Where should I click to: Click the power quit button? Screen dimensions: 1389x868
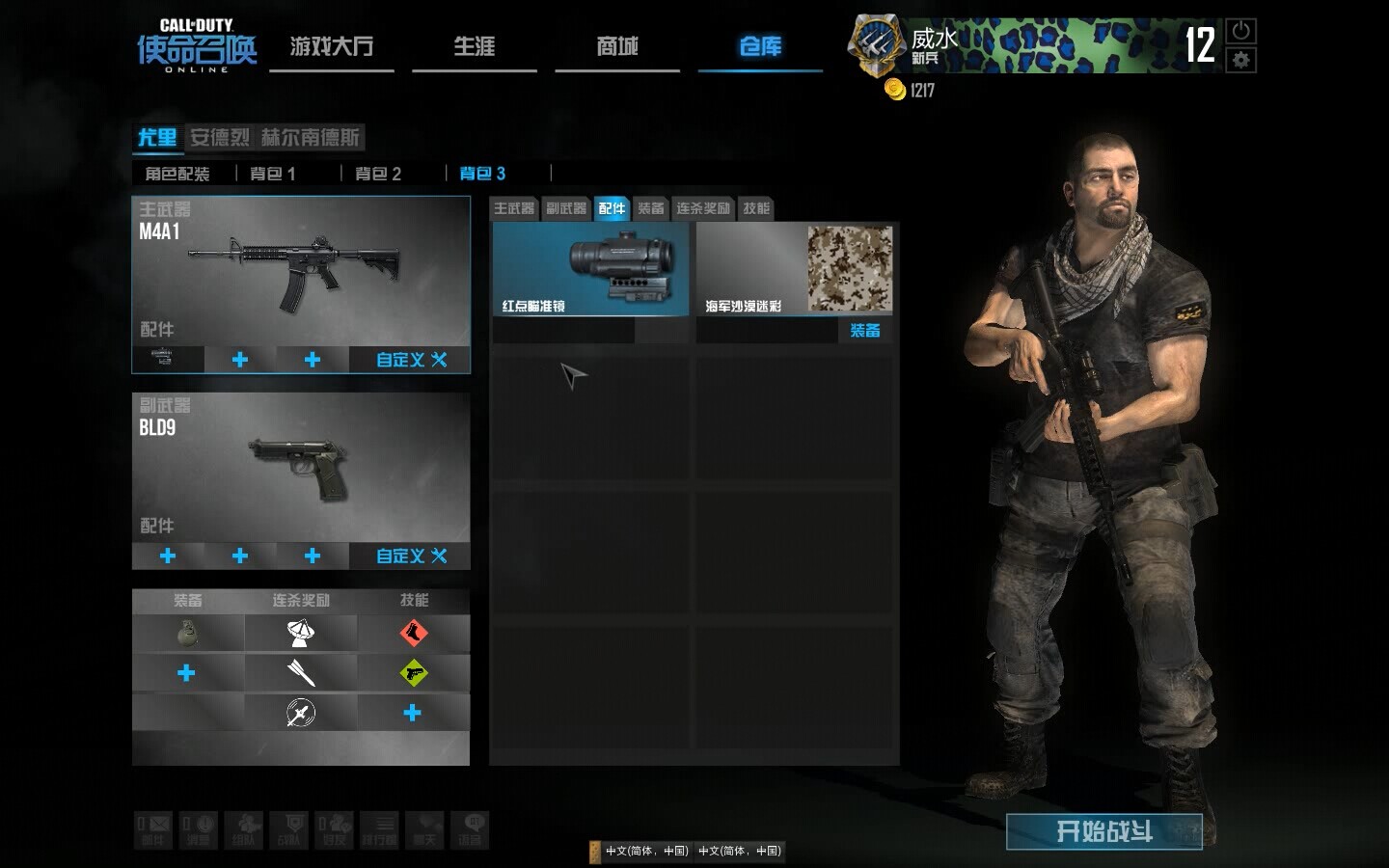(1240, 31)
